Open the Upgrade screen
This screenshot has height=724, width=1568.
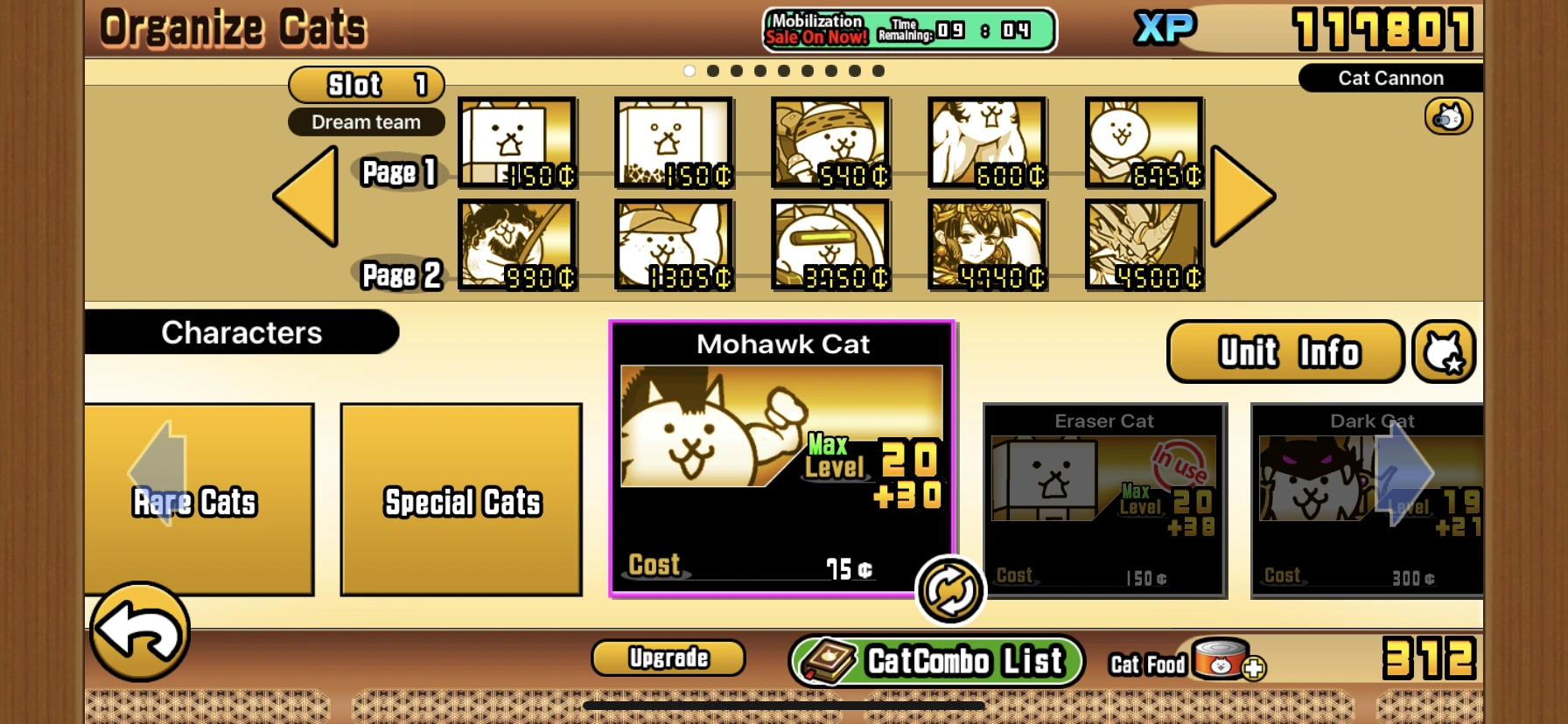coord(668,658)
